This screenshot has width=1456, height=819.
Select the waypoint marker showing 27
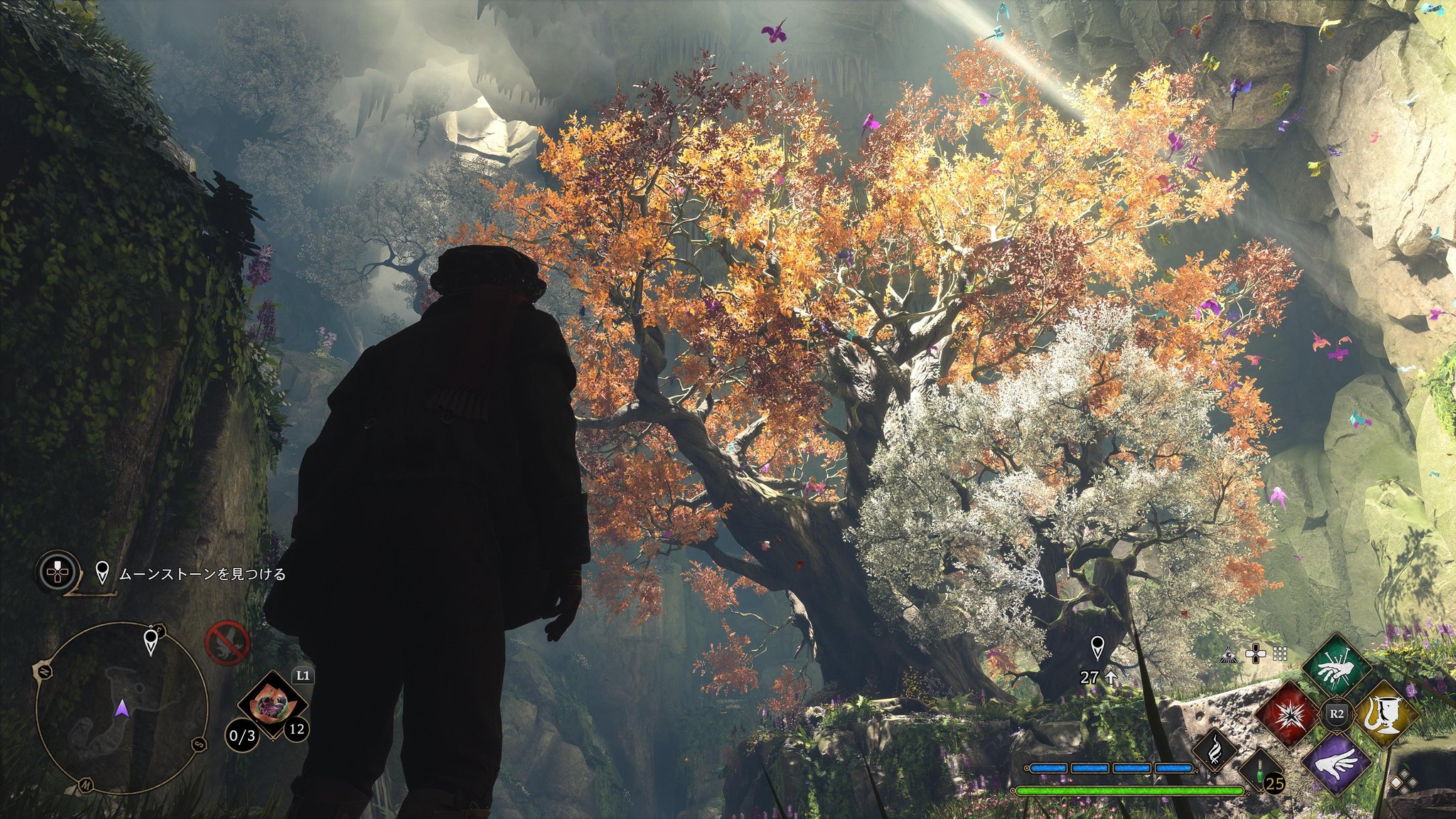tap(1098, 648)
